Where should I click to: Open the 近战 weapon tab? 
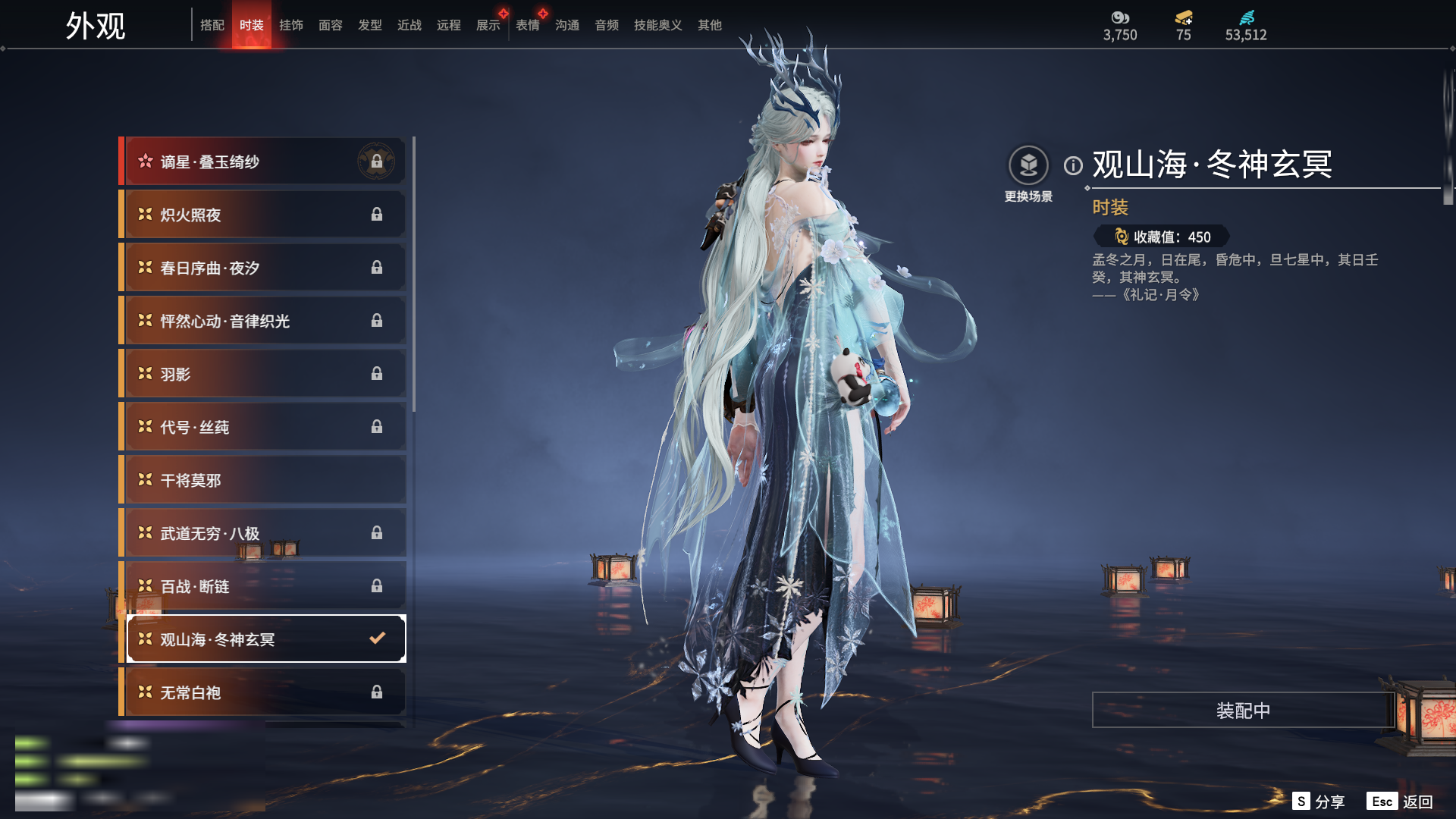click(x=409, y=25)
